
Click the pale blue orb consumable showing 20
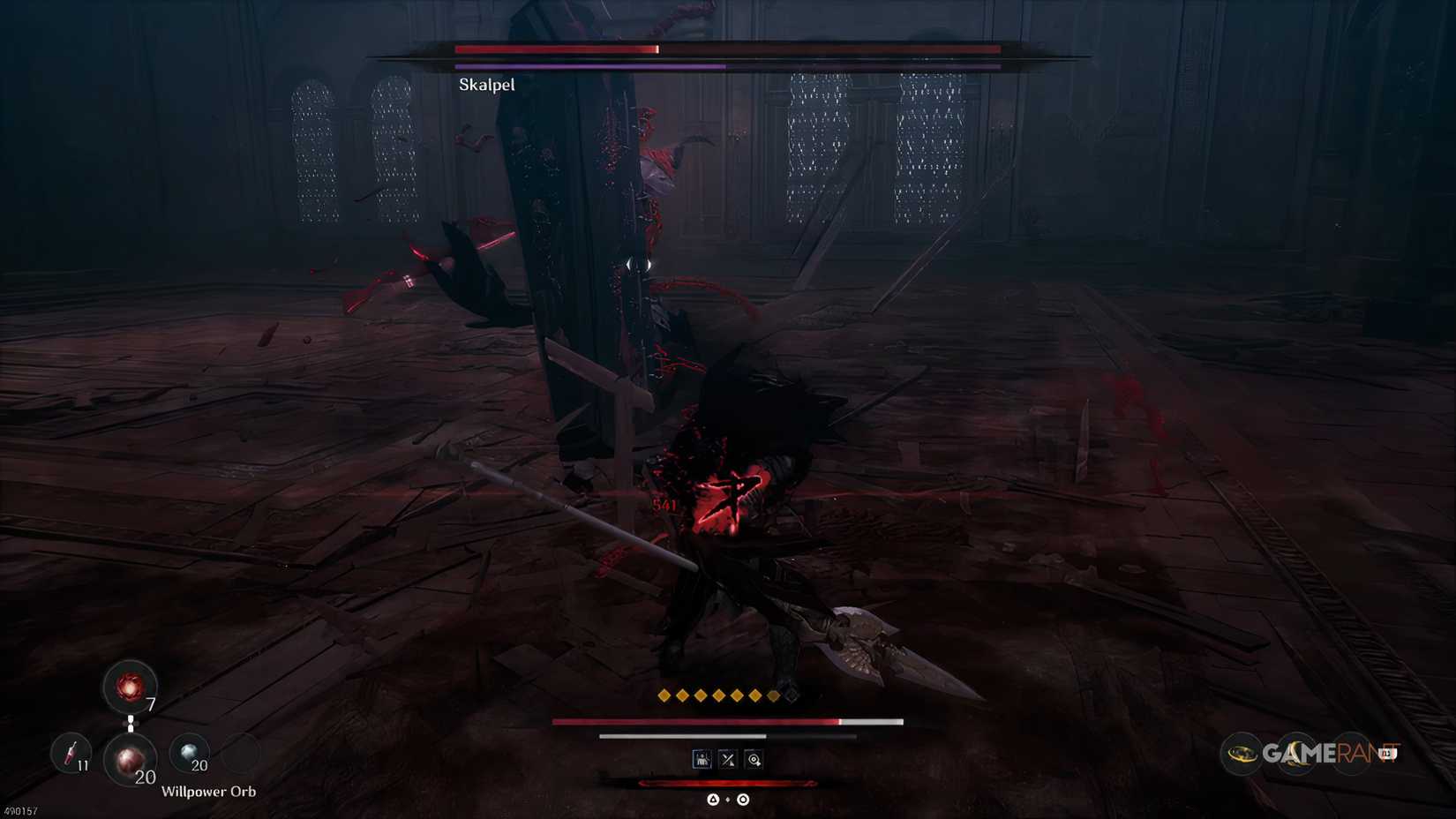point(191,750)
